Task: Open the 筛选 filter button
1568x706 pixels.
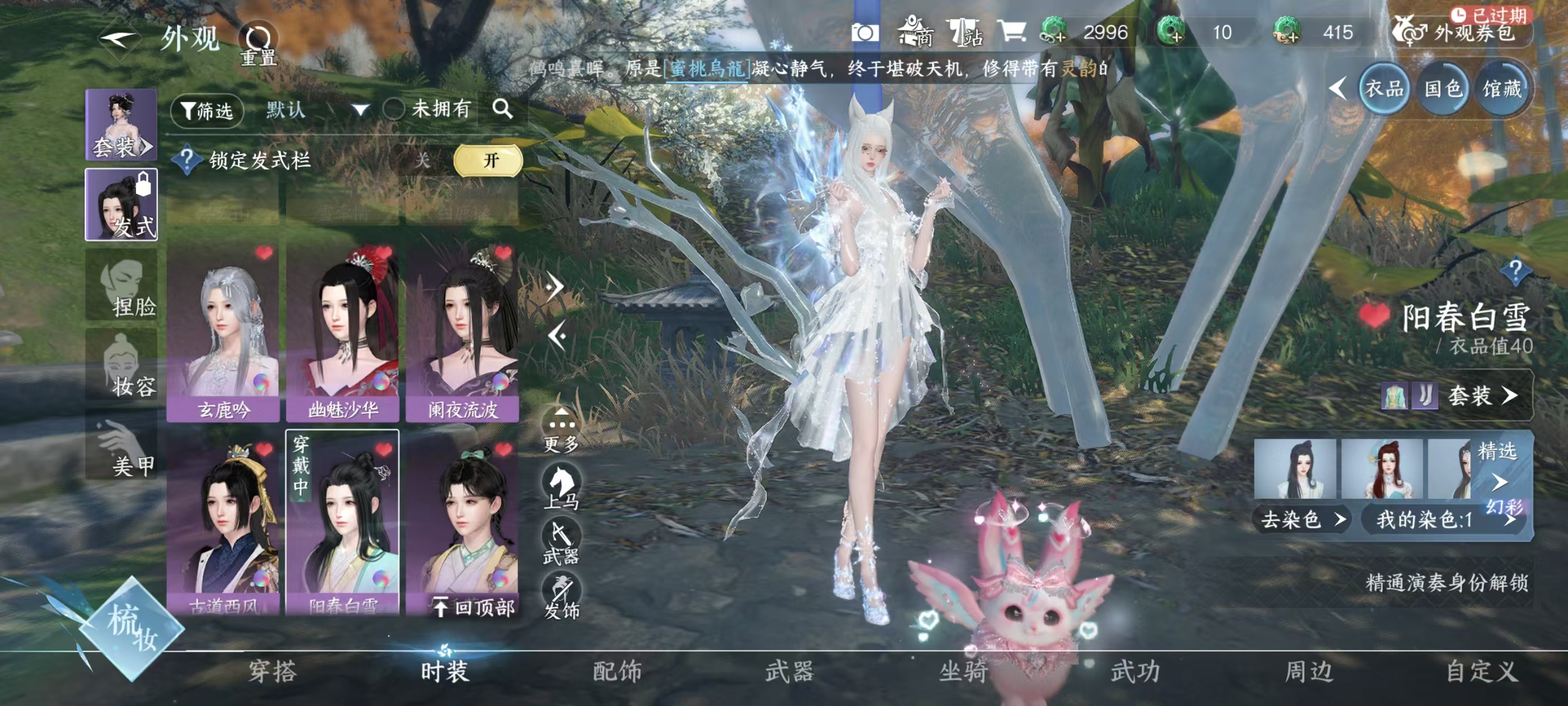Action: coord(207,110)
